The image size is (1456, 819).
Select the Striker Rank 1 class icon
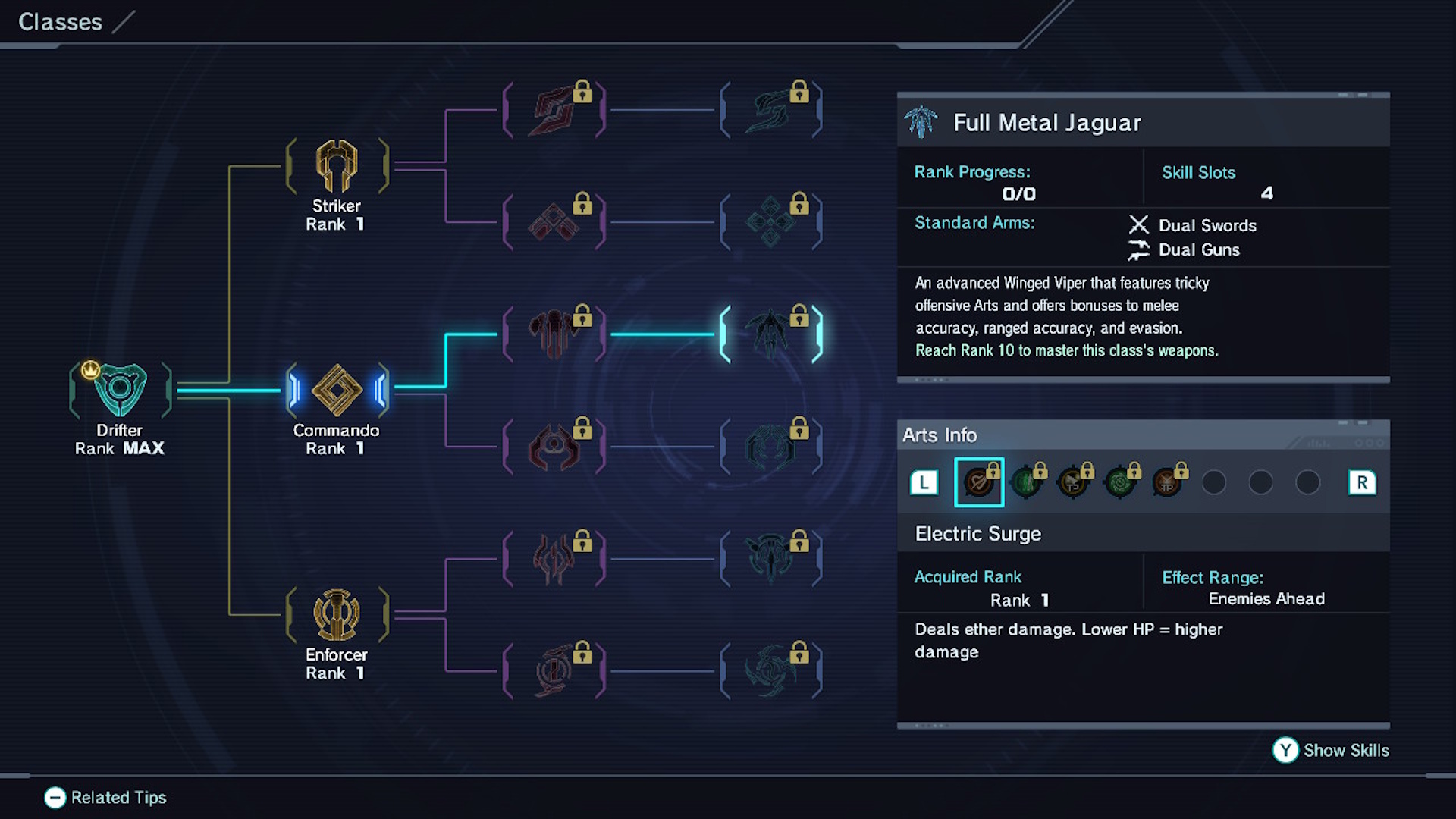coord(336,165)
